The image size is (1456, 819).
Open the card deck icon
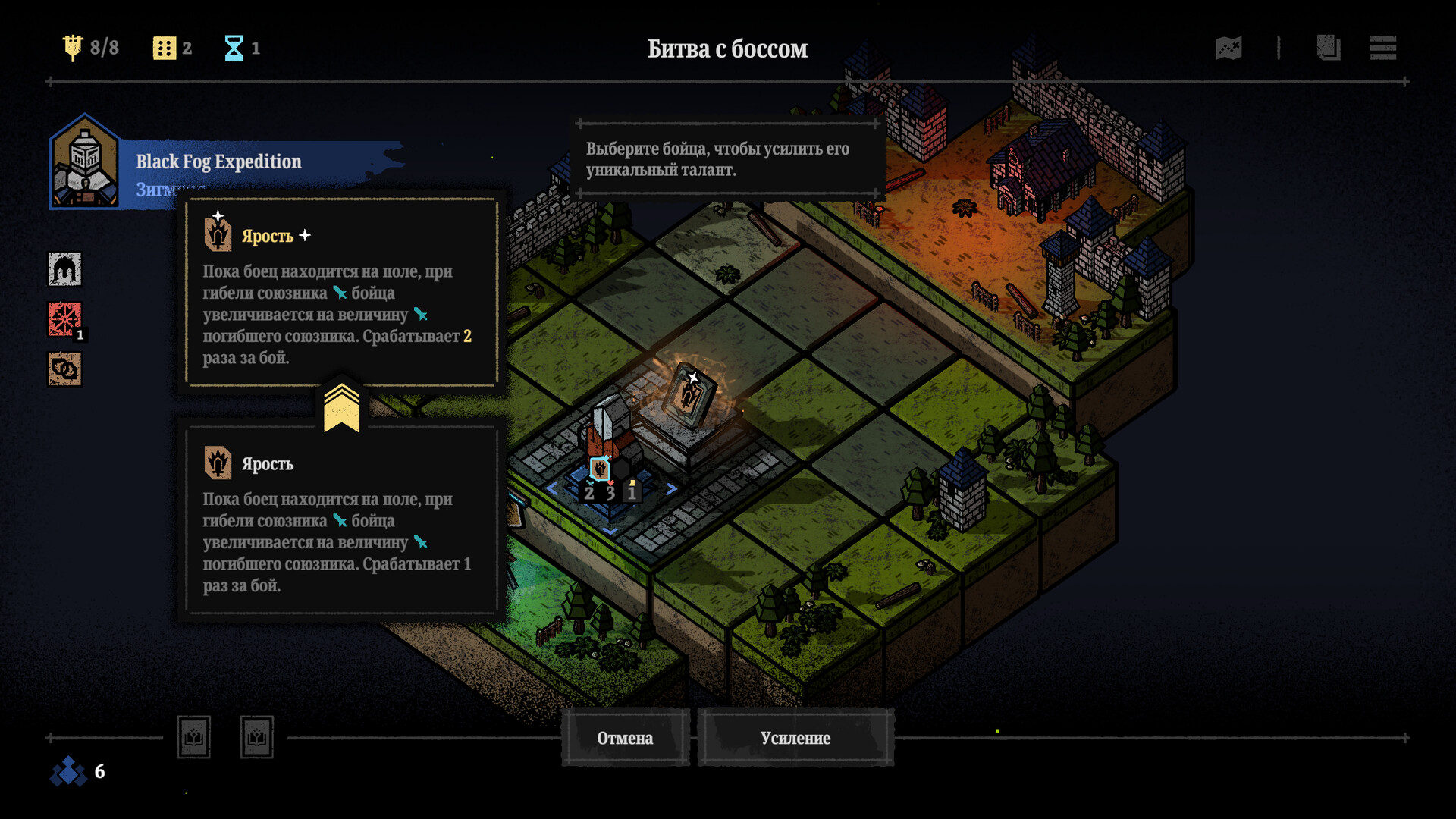[1328, 48]
